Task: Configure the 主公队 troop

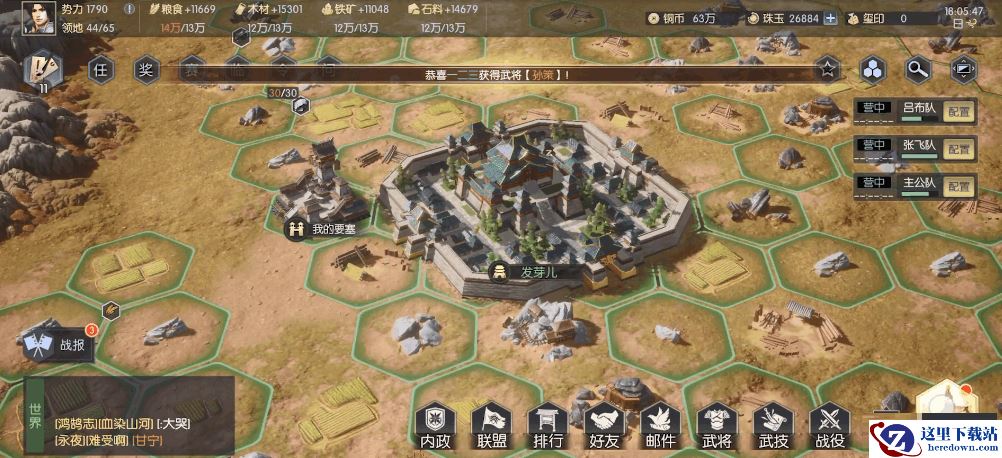Action: [960, 186]
